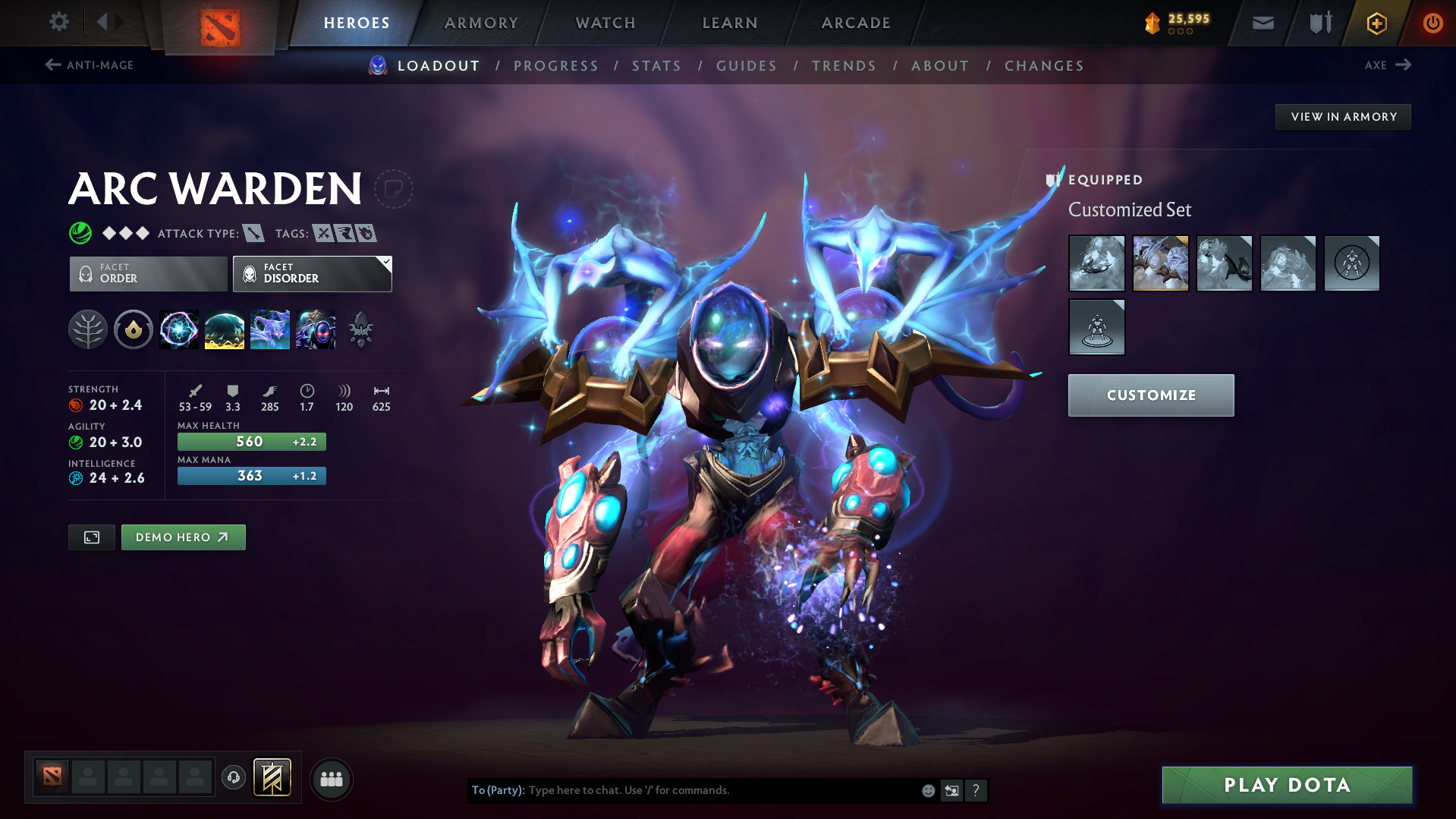Select the Spark Wraith ability icon

pos(270,329)
